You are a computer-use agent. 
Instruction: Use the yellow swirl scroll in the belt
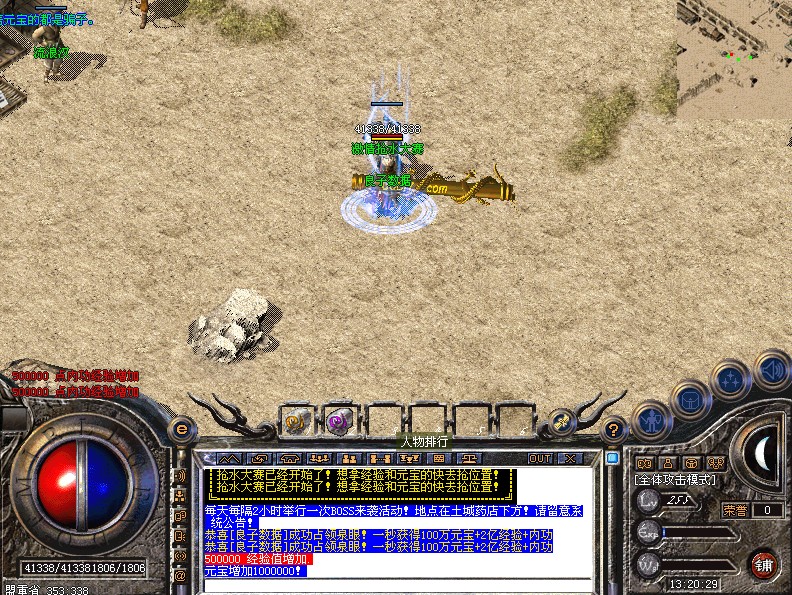[x=297, y=418]
